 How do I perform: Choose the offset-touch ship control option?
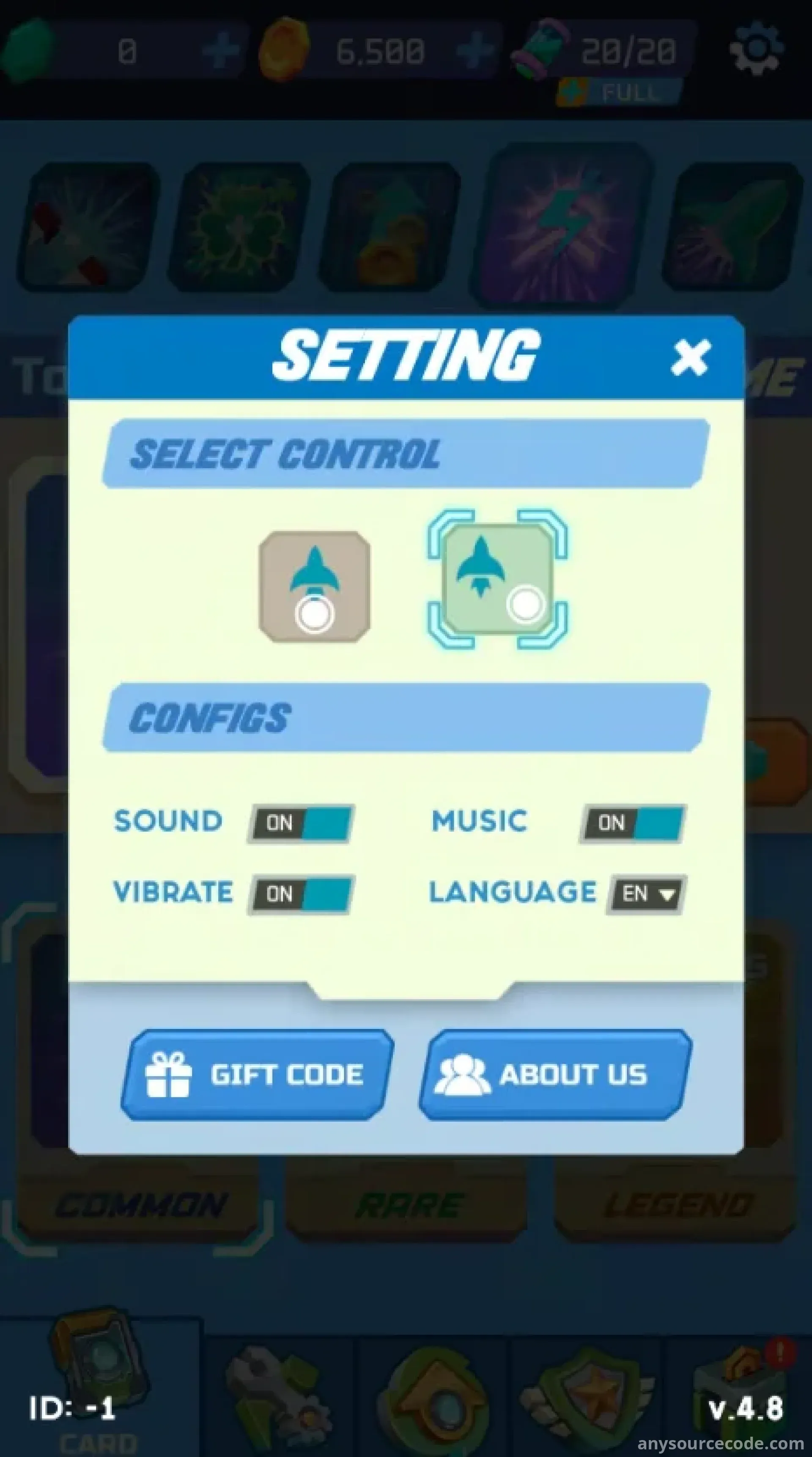click(x=498, y=579)
